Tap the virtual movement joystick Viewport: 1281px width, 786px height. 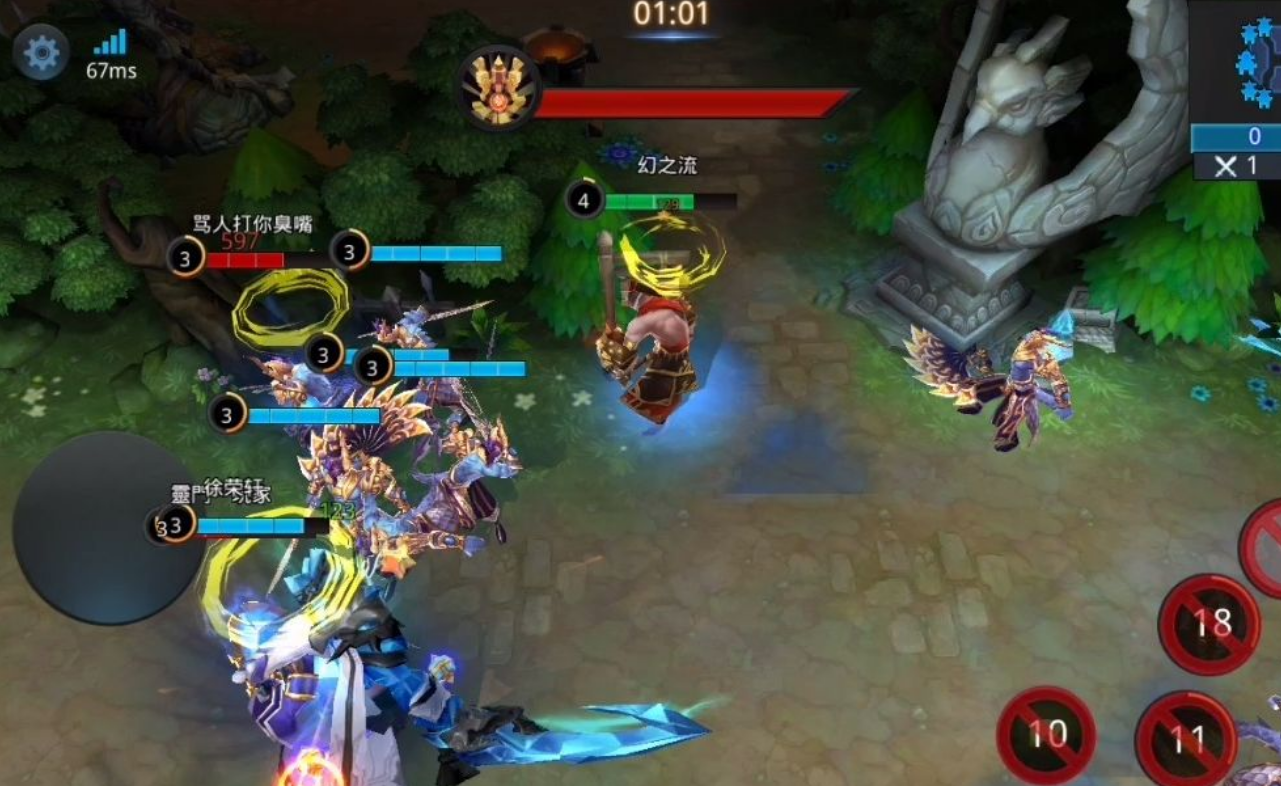pyautogui.click(x=103, y=528)
